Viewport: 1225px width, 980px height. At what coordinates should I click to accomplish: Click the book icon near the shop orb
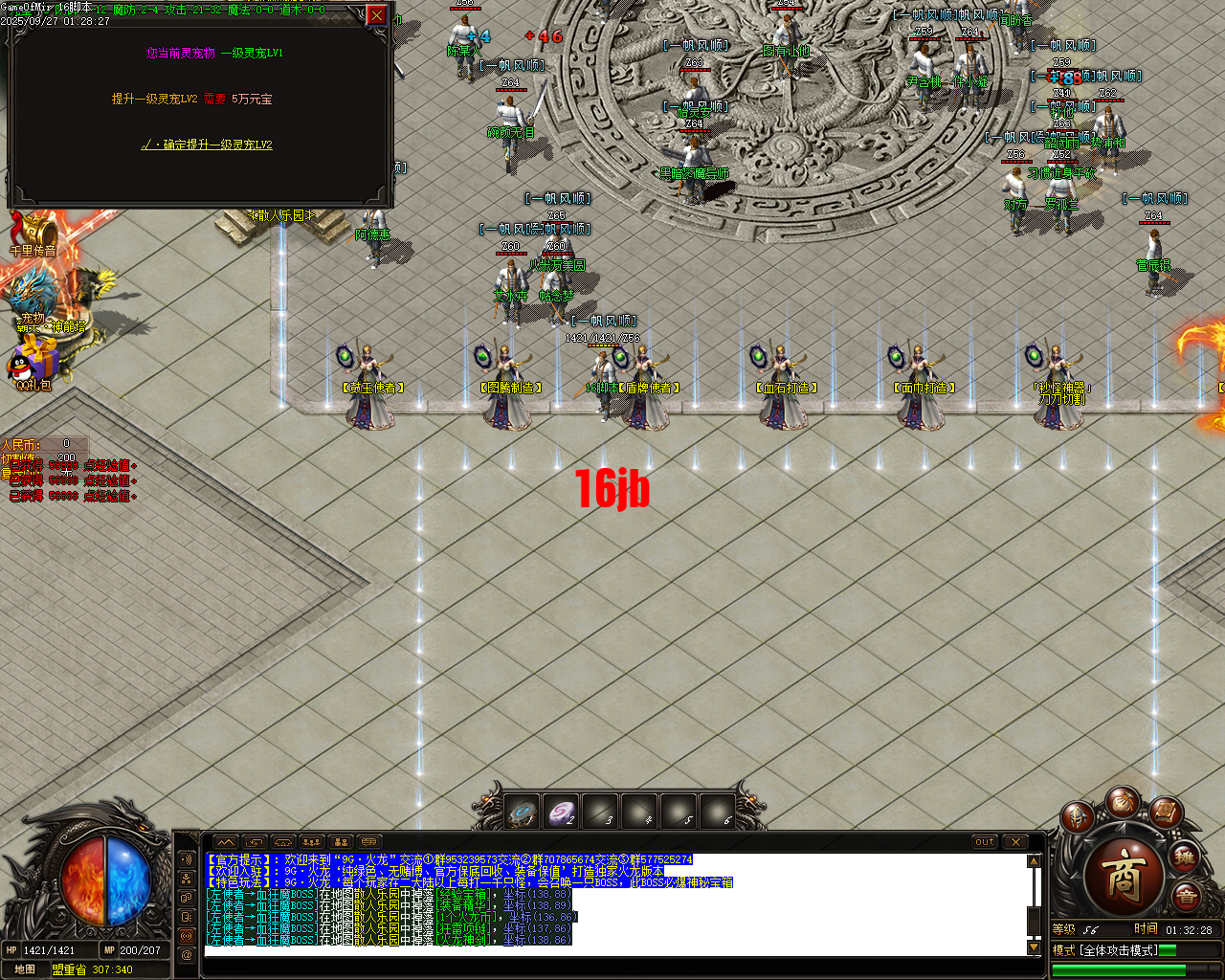pos(1166,813)
